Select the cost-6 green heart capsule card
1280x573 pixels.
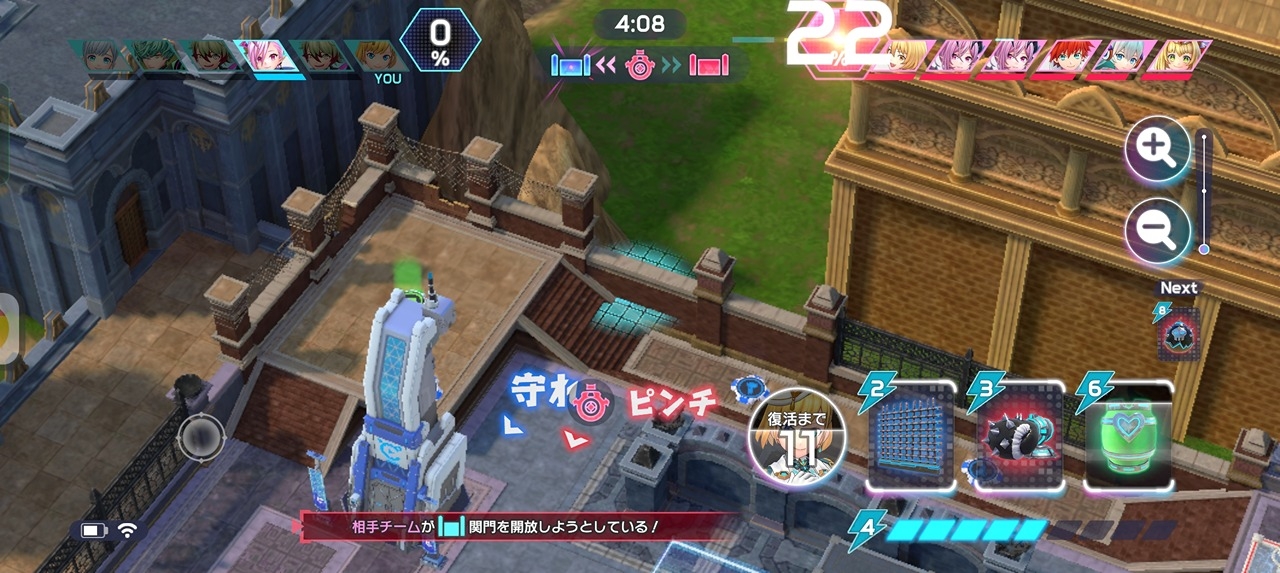[x=1127, y=437]
